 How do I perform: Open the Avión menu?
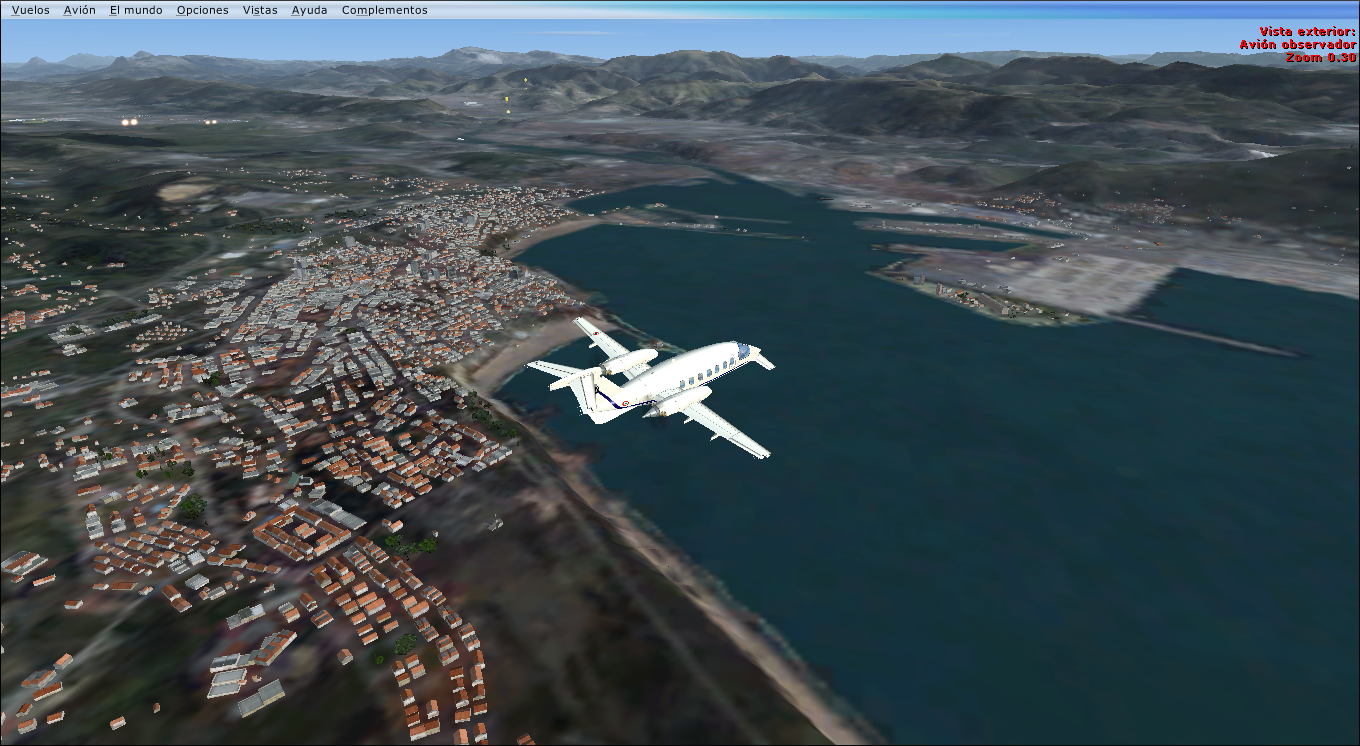[x=79, y=10]
